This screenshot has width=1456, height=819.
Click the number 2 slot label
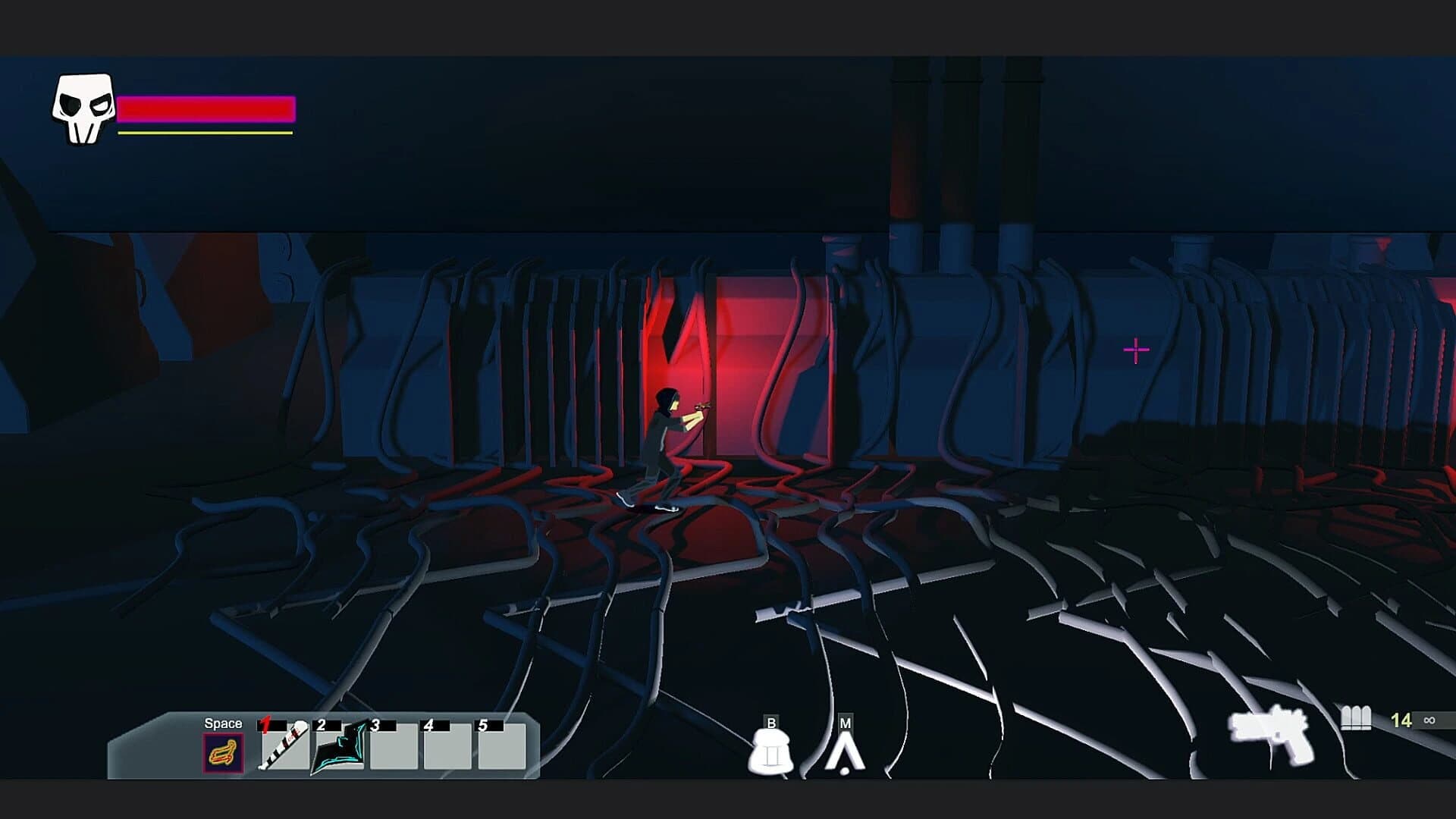[321, 723]
